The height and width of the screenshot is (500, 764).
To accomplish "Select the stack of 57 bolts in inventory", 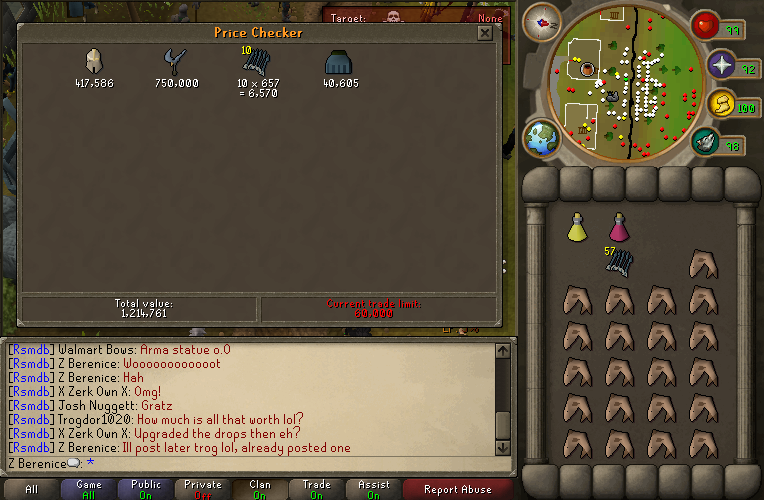I will coord(619,263).
